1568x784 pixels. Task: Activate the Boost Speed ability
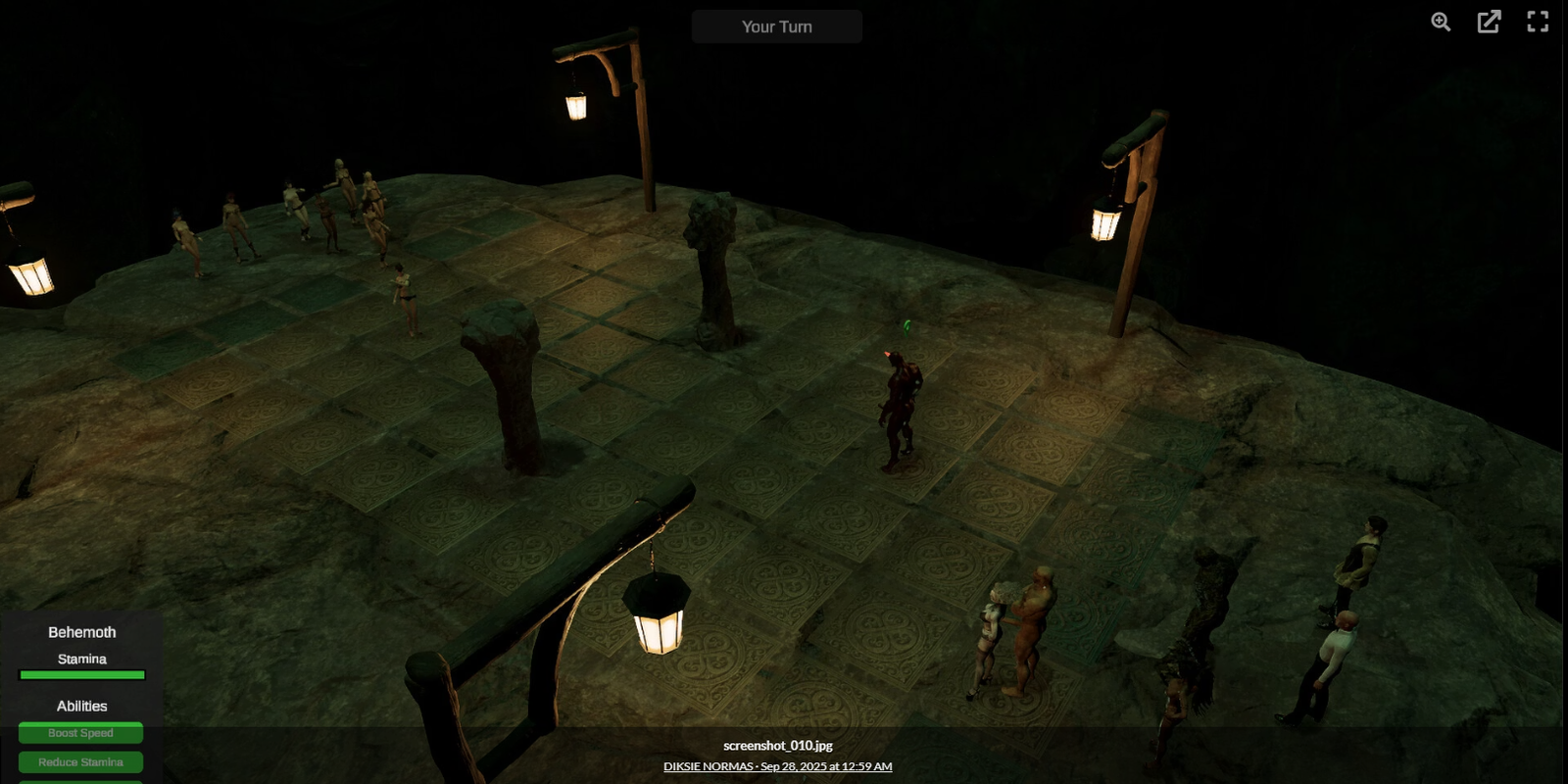80,733
